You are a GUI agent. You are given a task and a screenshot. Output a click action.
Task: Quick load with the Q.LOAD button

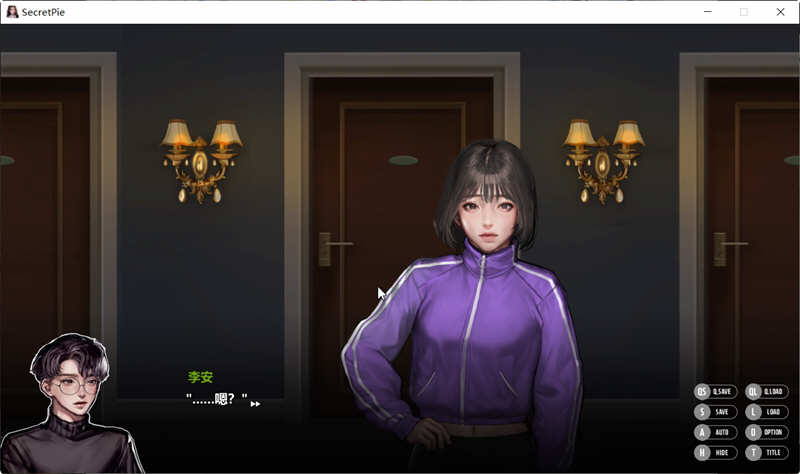coord(767,391)
